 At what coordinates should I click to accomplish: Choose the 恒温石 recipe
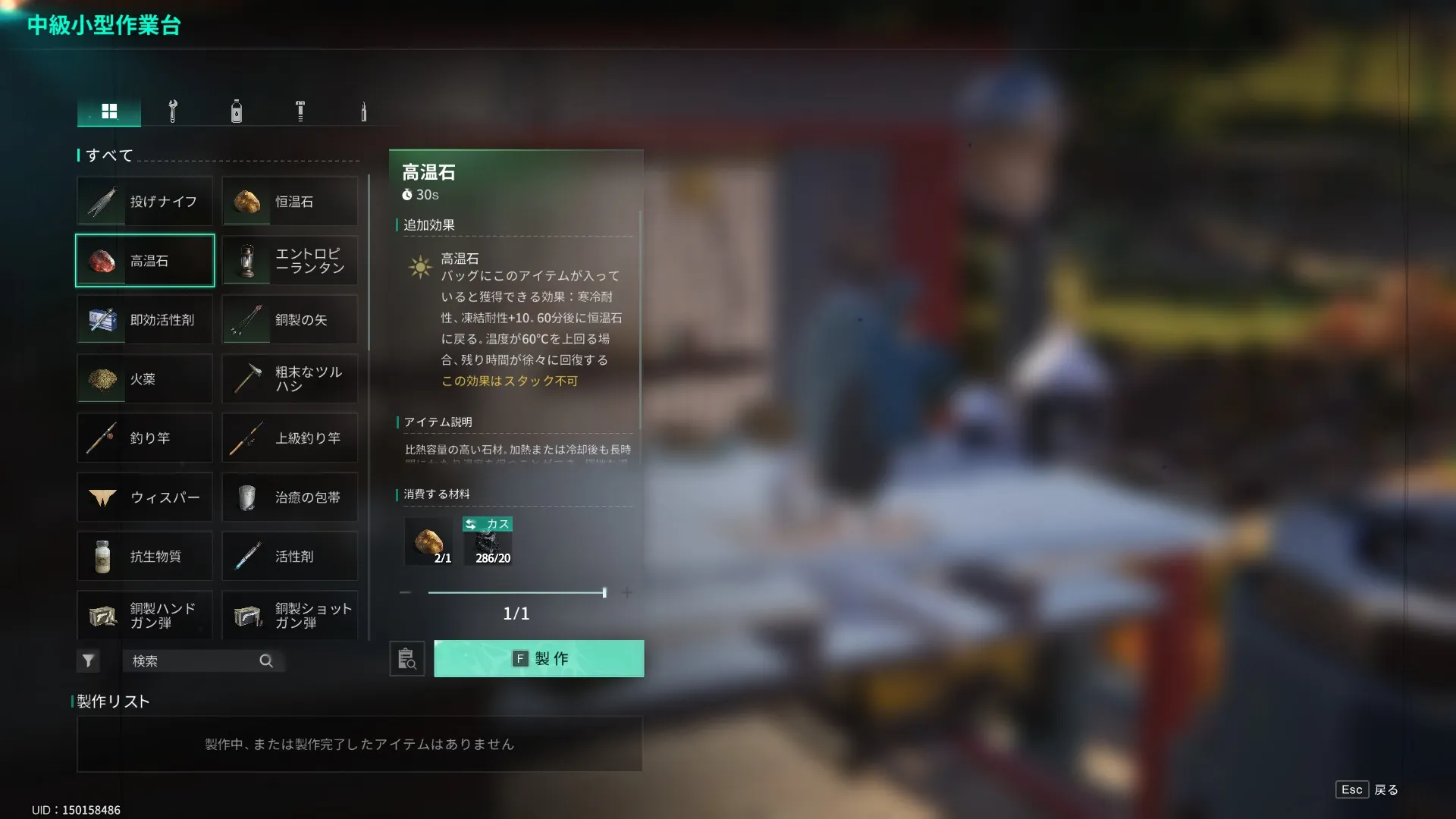tap(290, 202)
